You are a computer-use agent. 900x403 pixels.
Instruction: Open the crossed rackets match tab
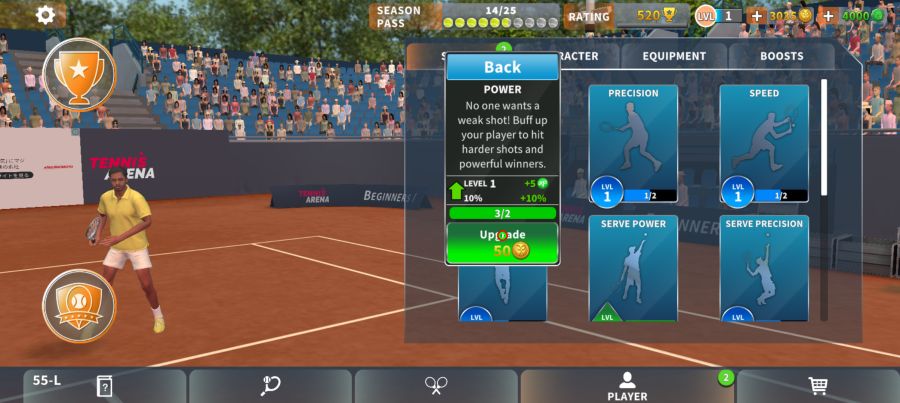tap(436, 386)
